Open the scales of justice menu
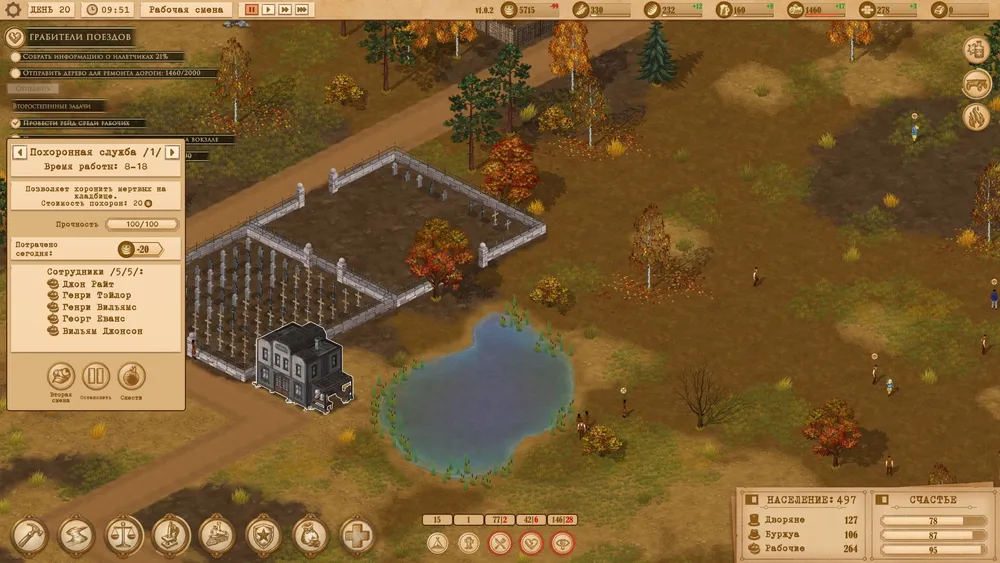Screen dimensions: 1000x563 click(x=124, y=535)
